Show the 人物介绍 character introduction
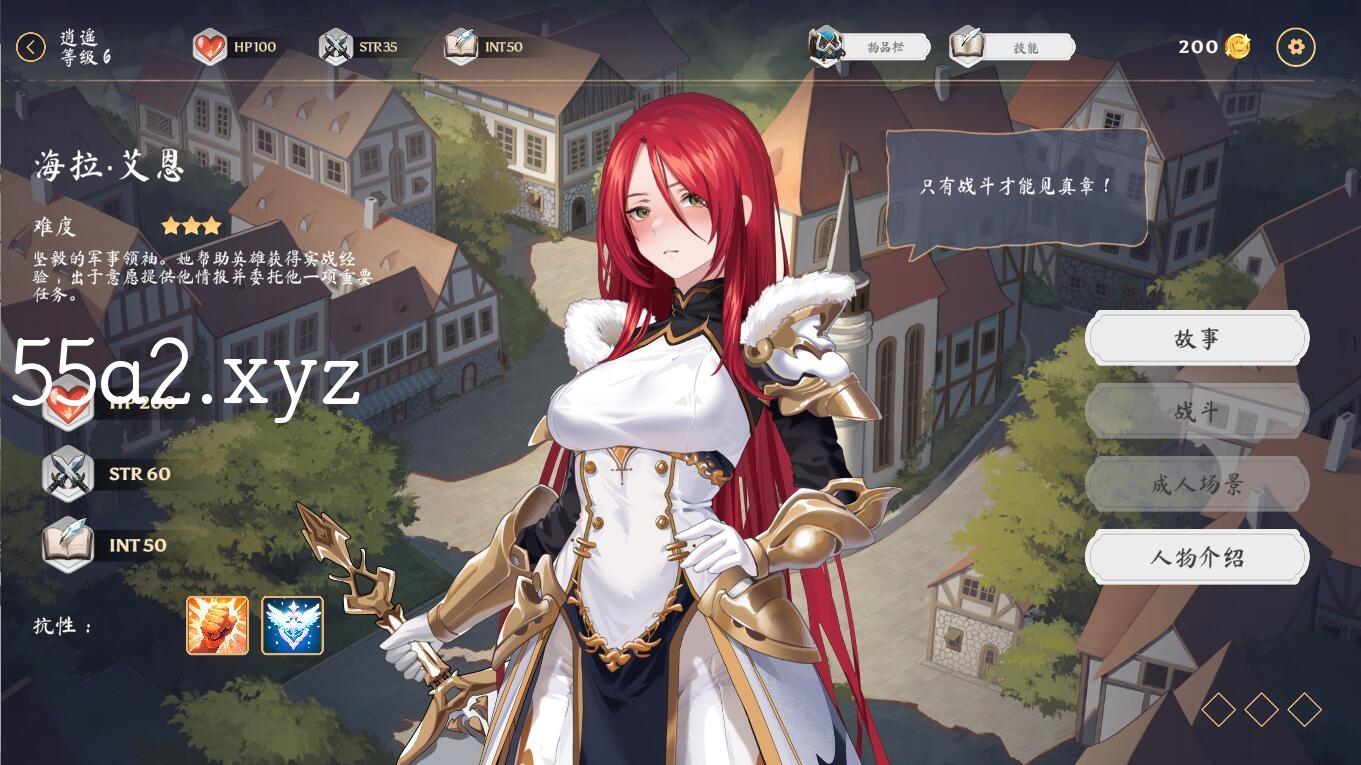Image resolution: width=1361 pixels, height=765 pixels. (x=1196, y=558)
